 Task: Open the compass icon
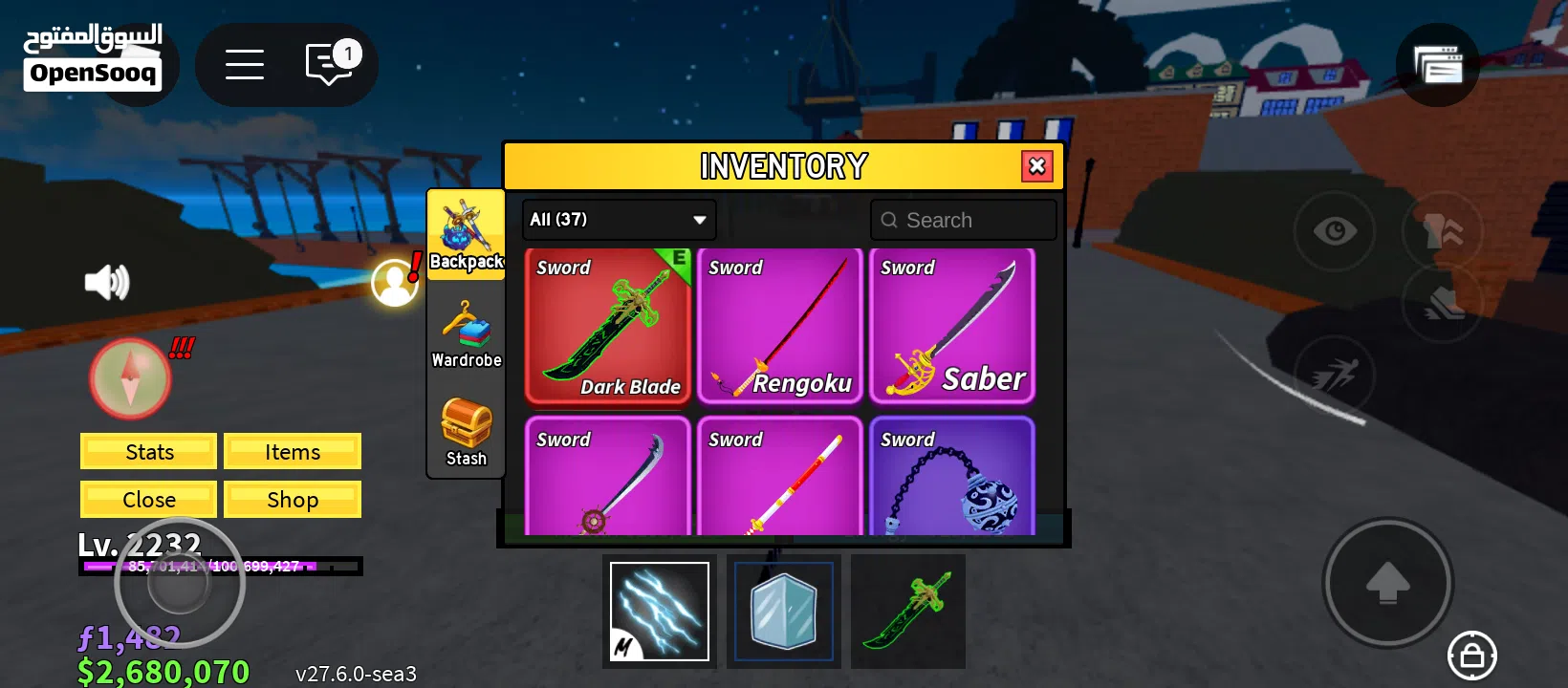131,378
